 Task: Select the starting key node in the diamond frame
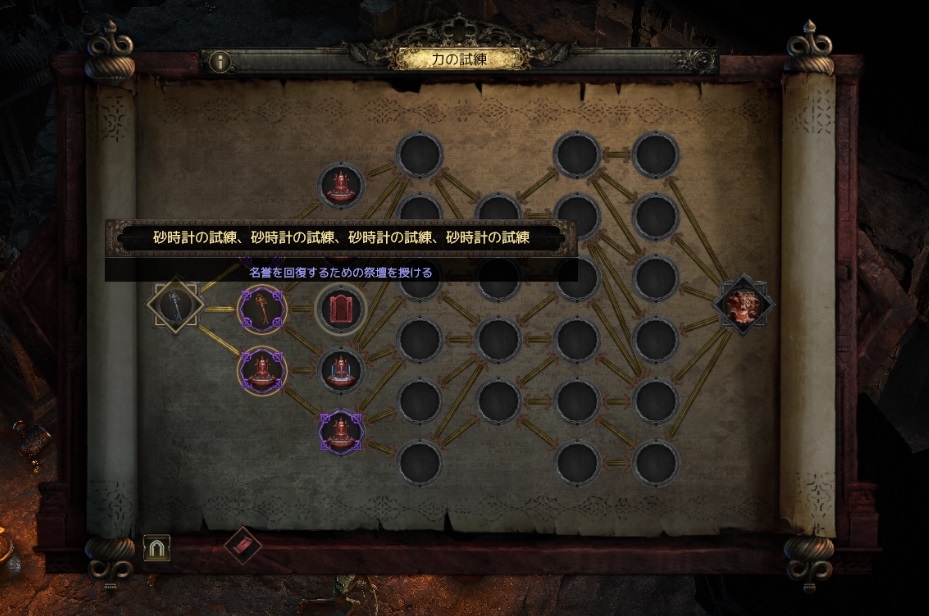176,307
